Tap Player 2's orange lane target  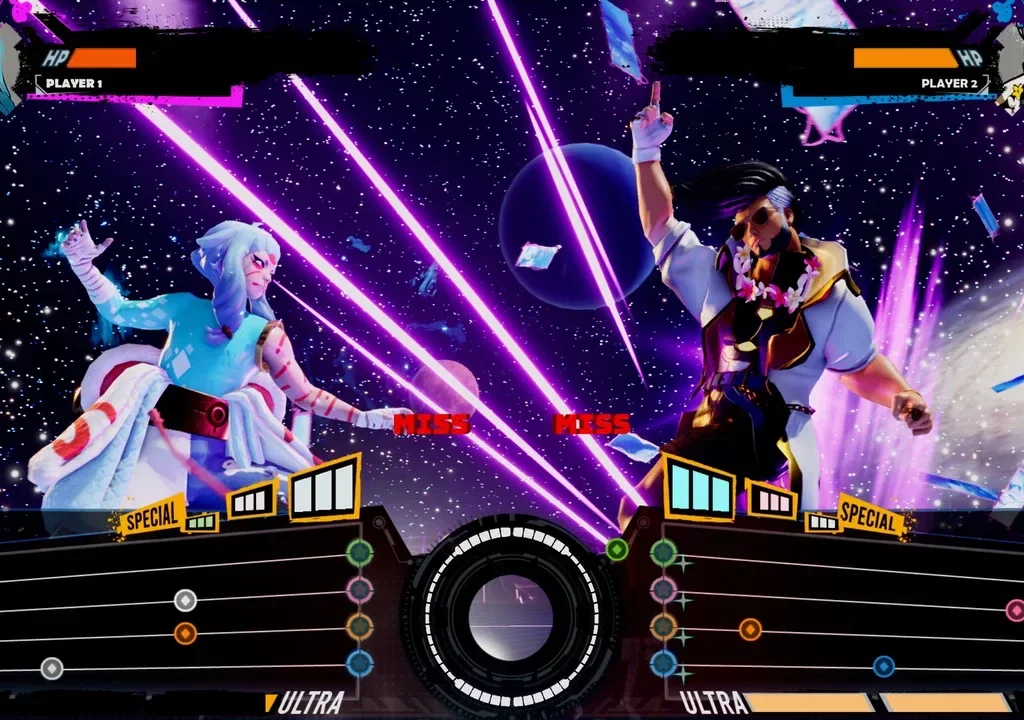(663, 627)
